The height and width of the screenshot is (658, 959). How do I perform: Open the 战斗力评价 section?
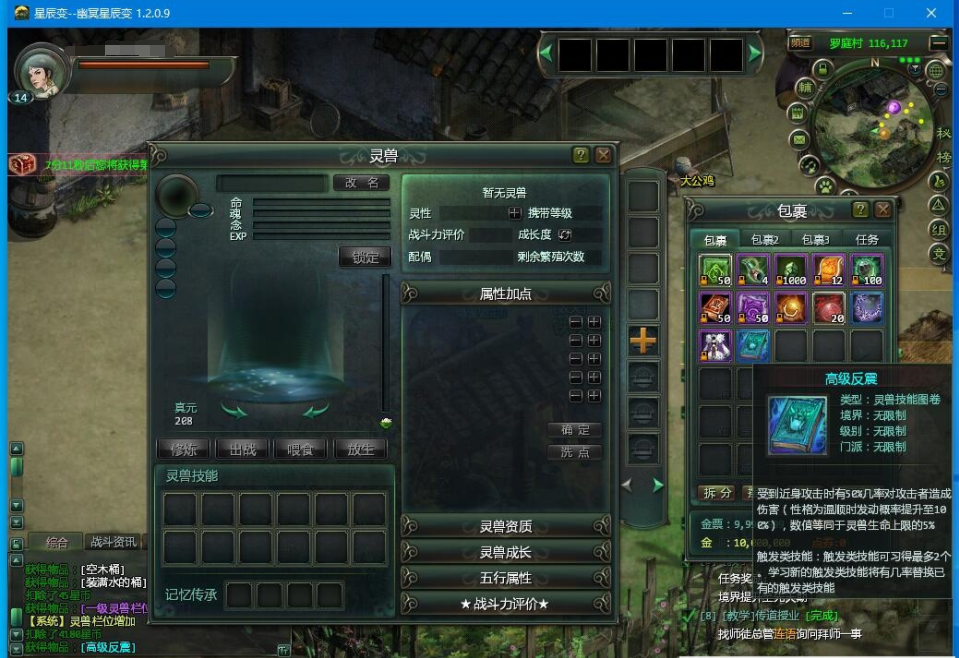tap(505, 604)
